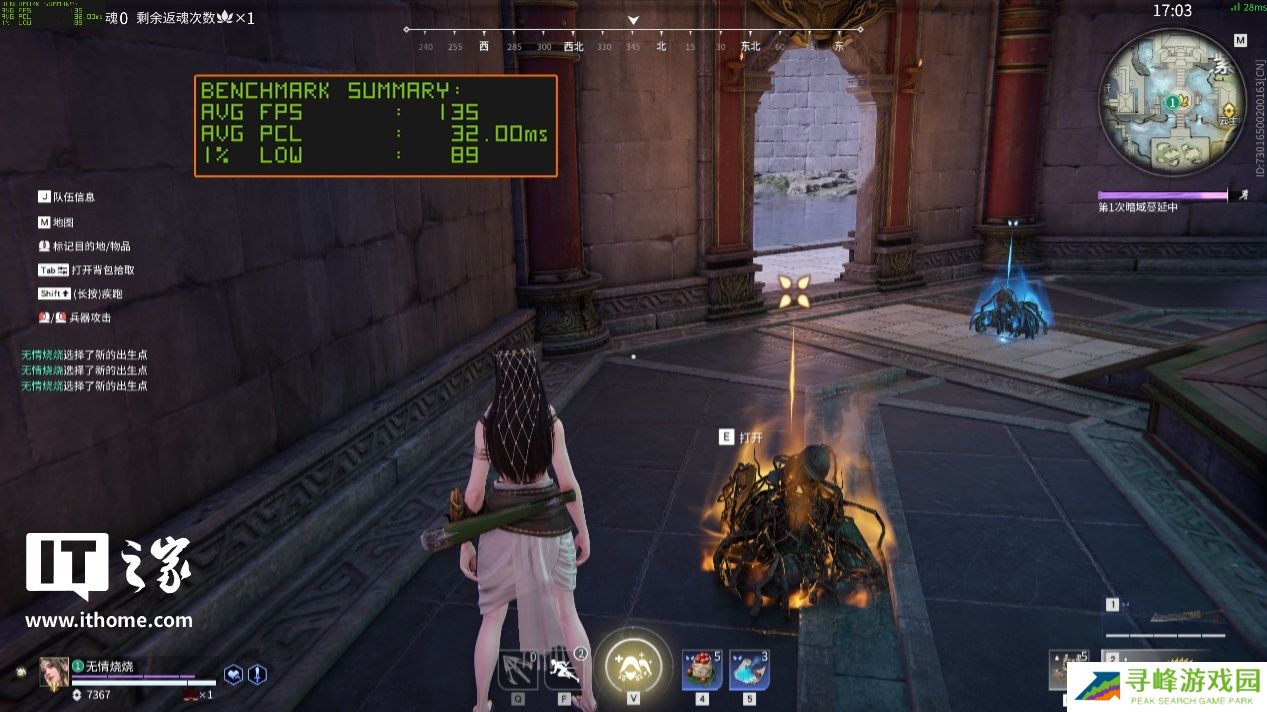Trigger the dash kick skill icon
1267x712 pixels.
pos(565,668)
